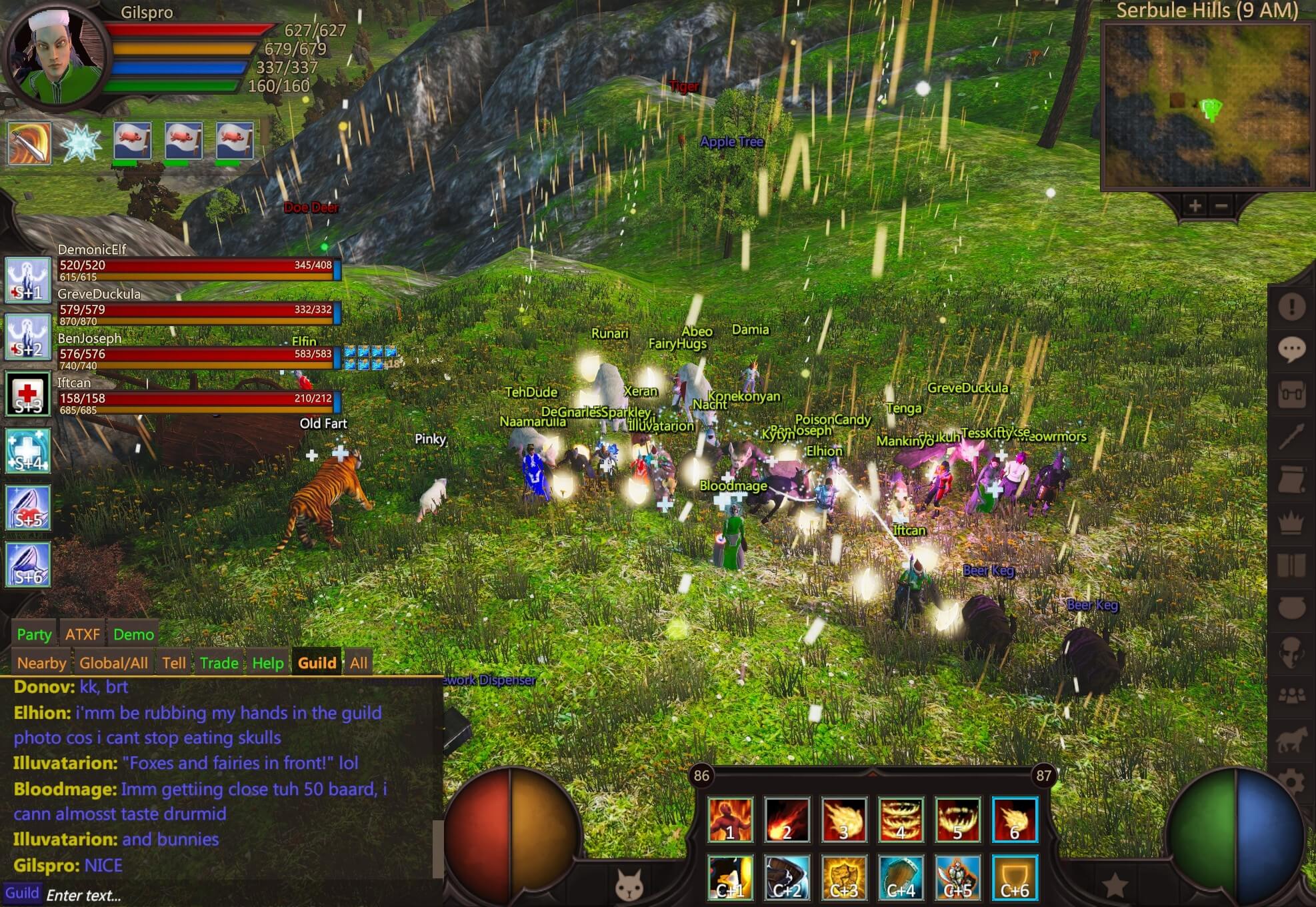
Task: Show the Nearby chat channel
Action: (41, 663)
